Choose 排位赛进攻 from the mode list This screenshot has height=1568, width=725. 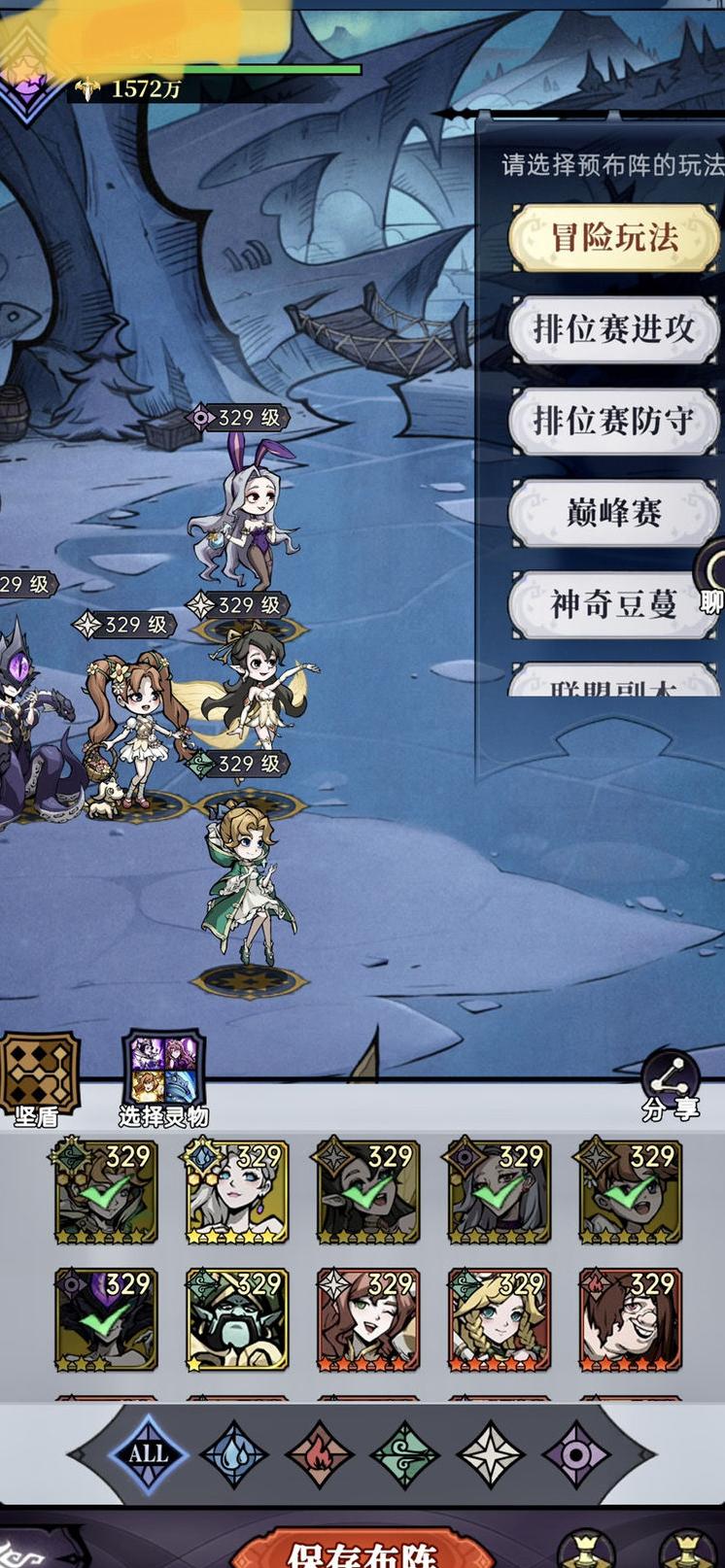pos(613,329)
